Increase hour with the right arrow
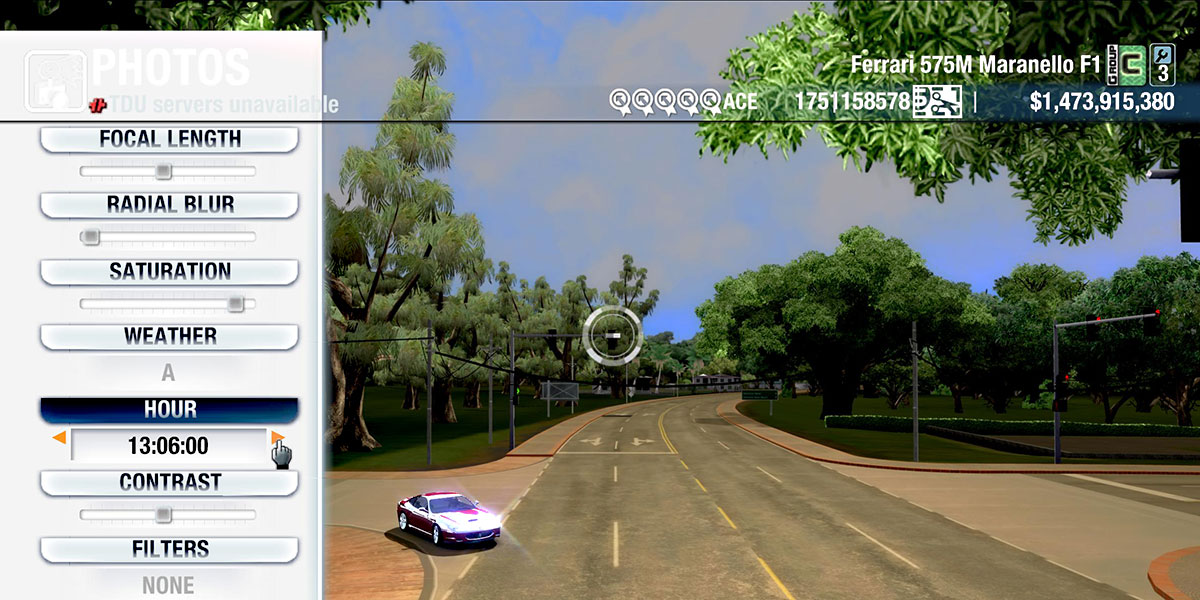 tap(277, 438)
